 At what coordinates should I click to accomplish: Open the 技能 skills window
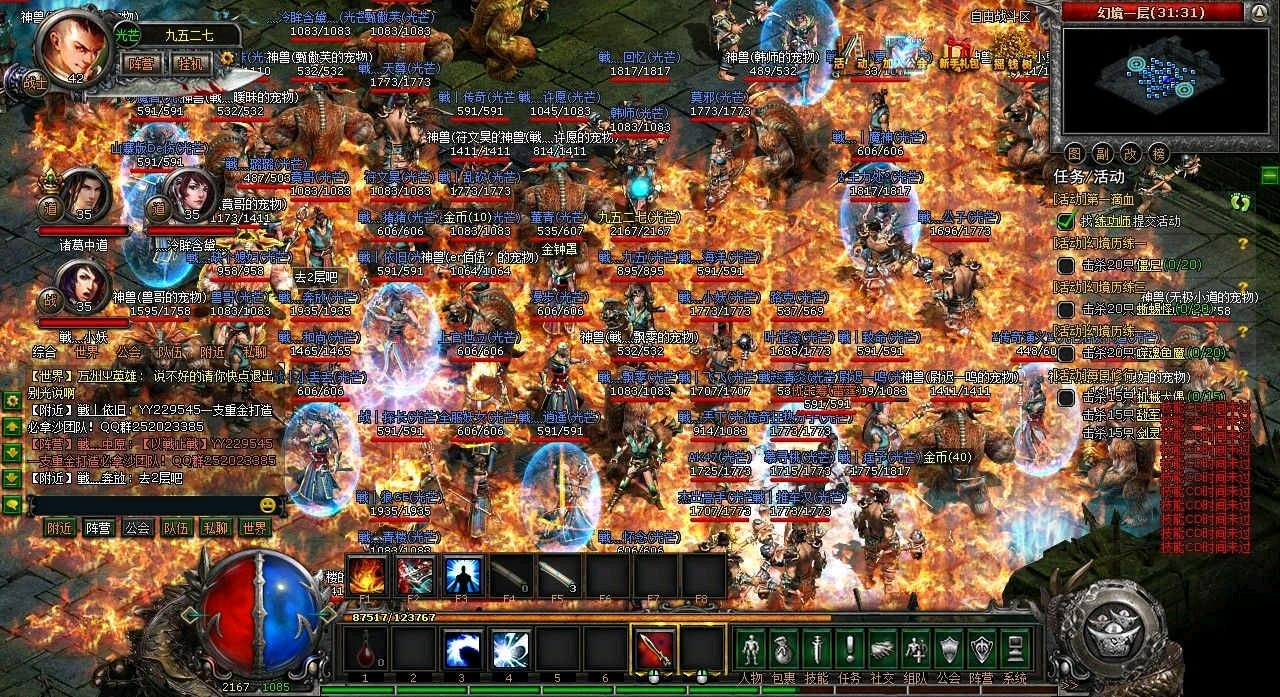pos(816,649)
